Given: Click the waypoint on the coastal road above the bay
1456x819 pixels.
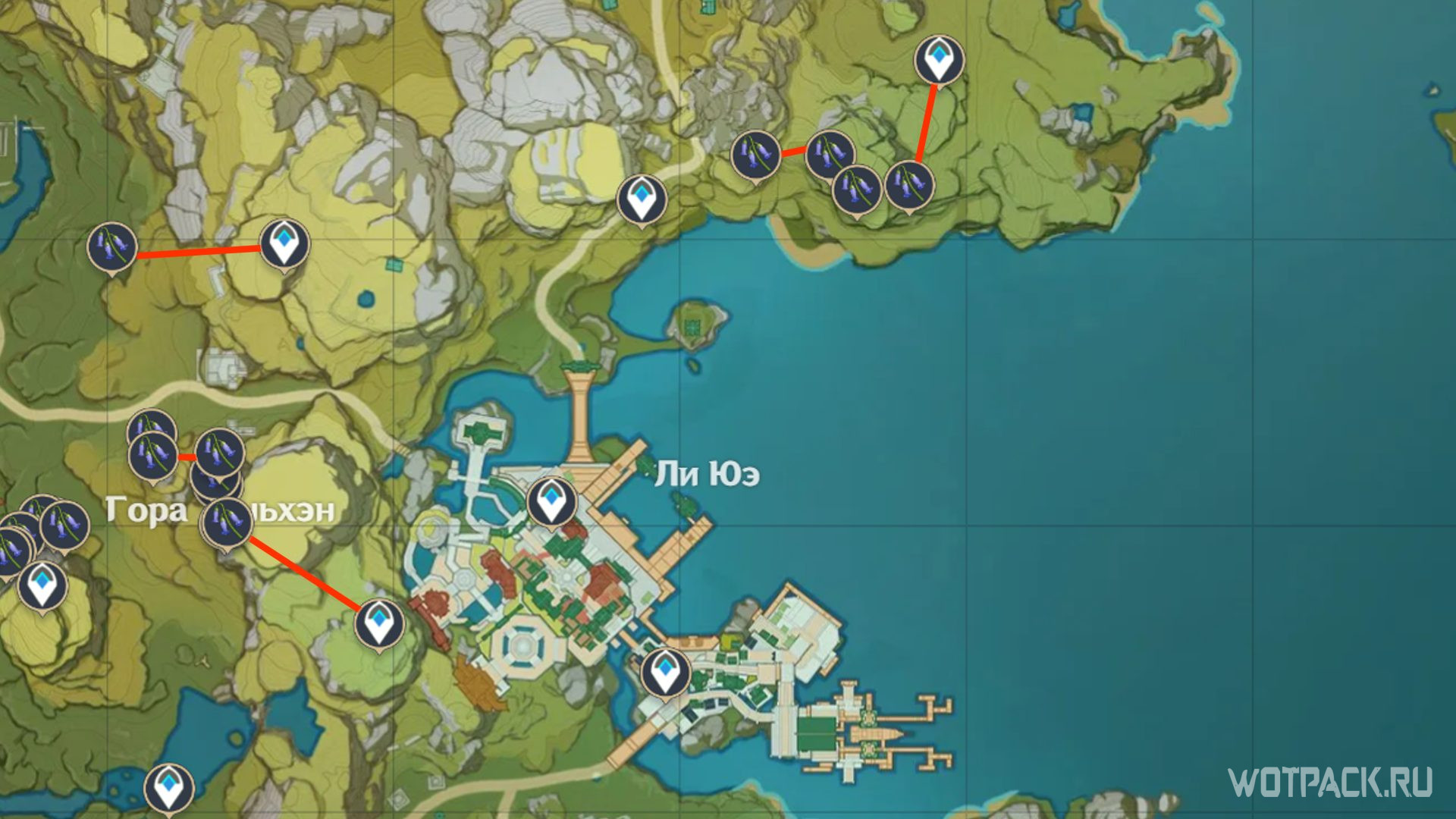Looking at the screenshot, I should (642, 199).
